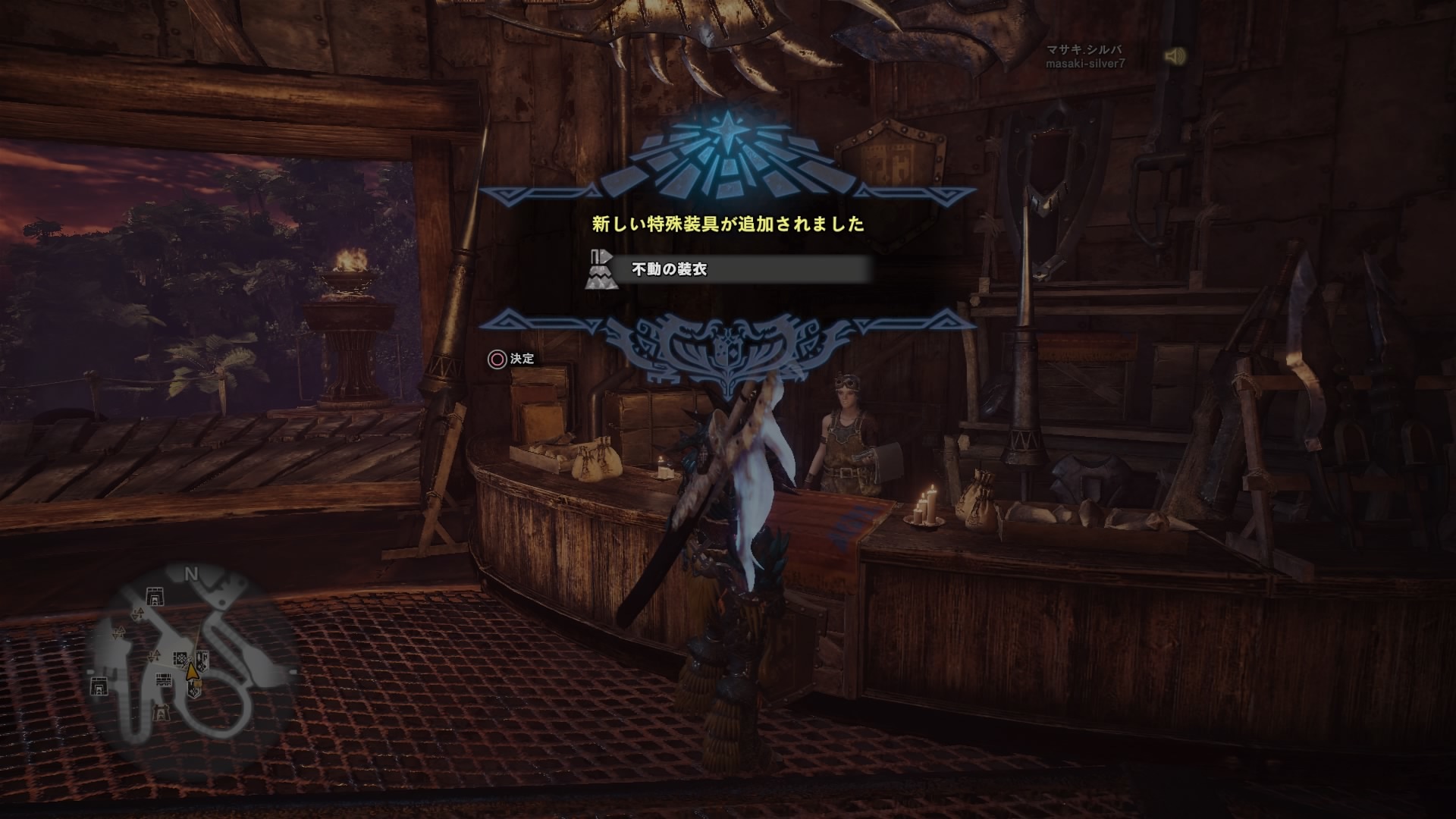This screenshot has height=819, width=1456.
Task: Select the shop icon near the map center
Action: tap(181, 658)
